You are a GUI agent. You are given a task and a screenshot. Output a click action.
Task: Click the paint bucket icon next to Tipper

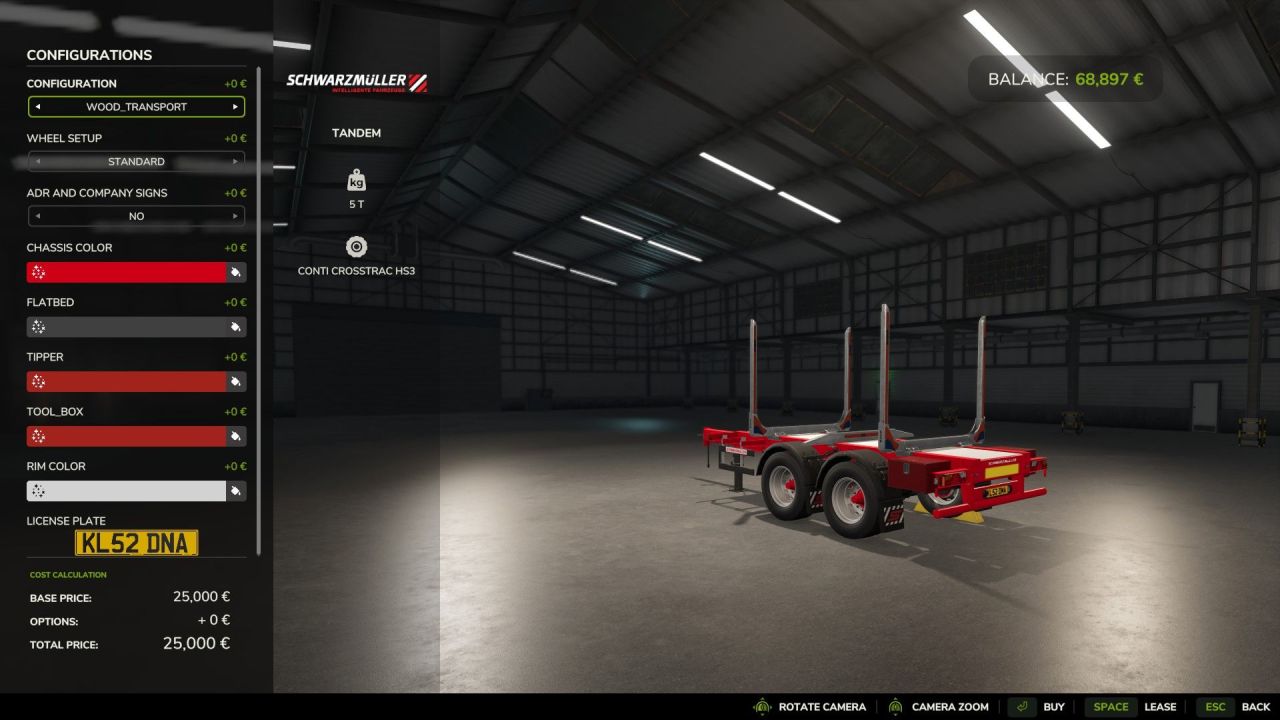tap(236, 381)
